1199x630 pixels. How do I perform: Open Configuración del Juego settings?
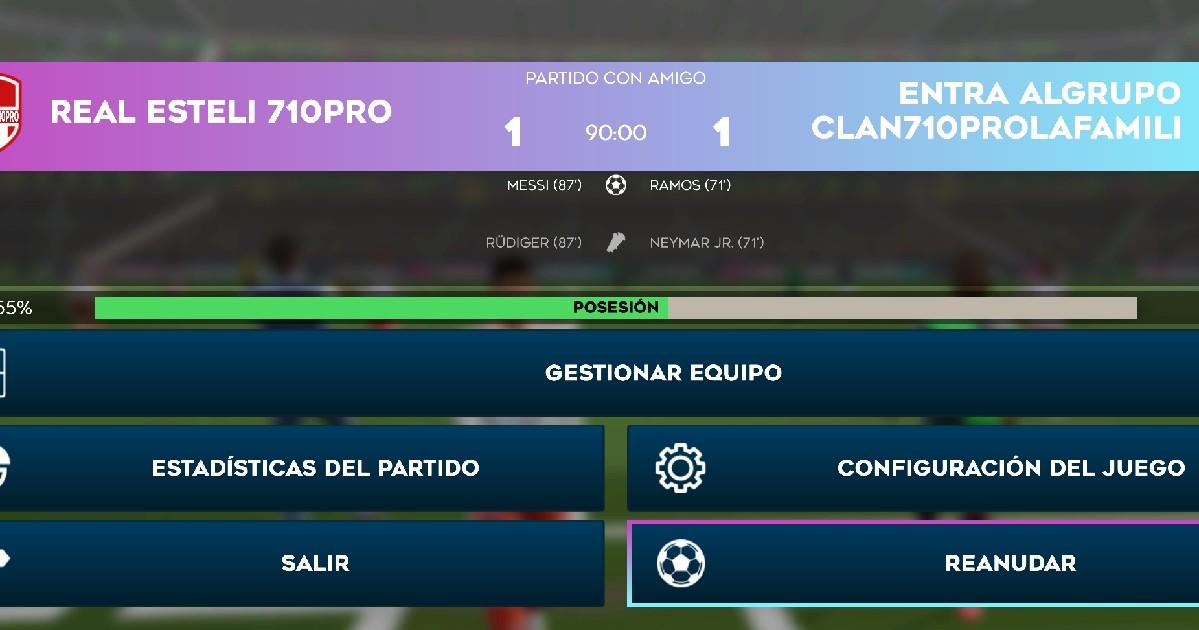point(1010,468)
